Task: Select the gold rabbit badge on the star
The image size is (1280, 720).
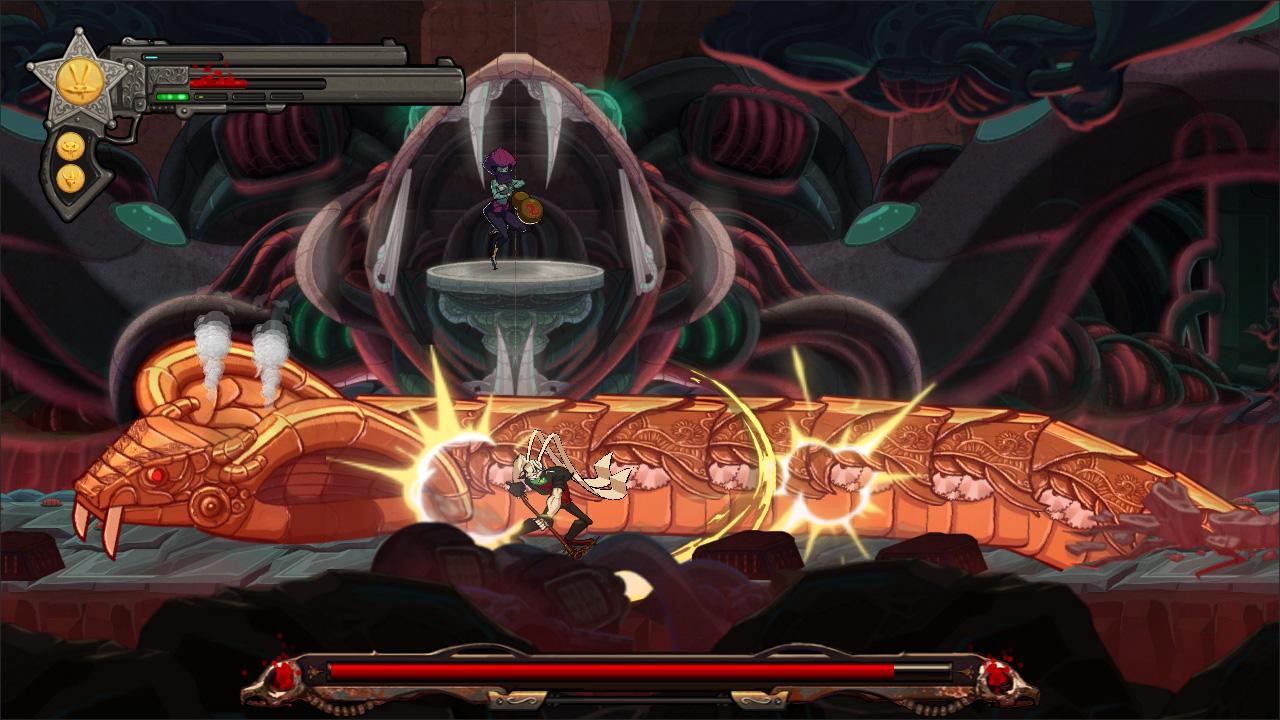Action: 77,80
